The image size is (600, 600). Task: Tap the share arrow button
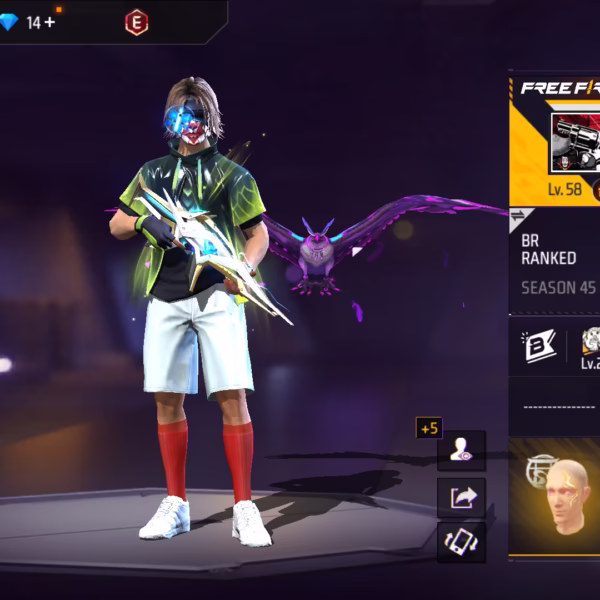click(x=461, y=497)
